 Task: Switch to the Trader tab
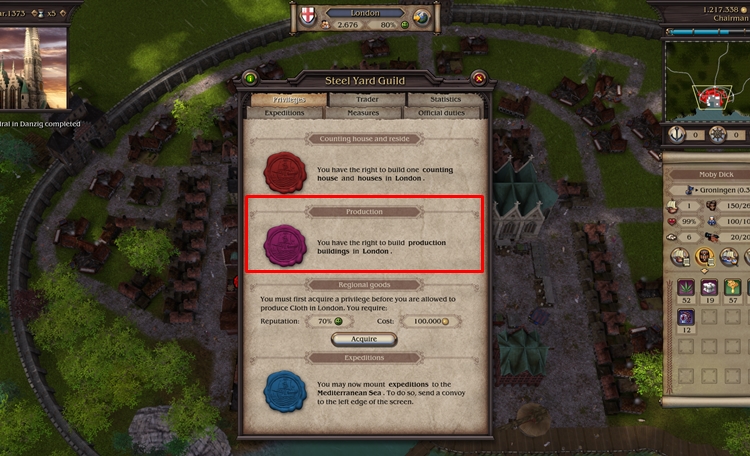(365, 99)
